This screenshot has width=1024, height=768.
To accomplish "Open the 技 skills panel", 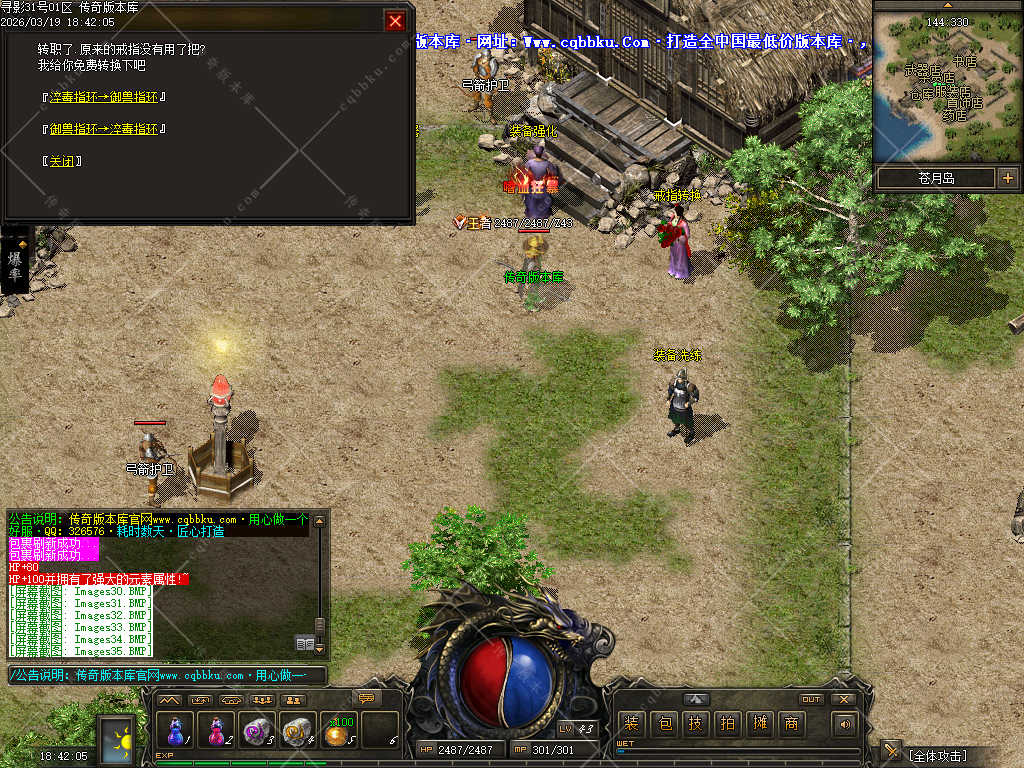I will 696,724.
